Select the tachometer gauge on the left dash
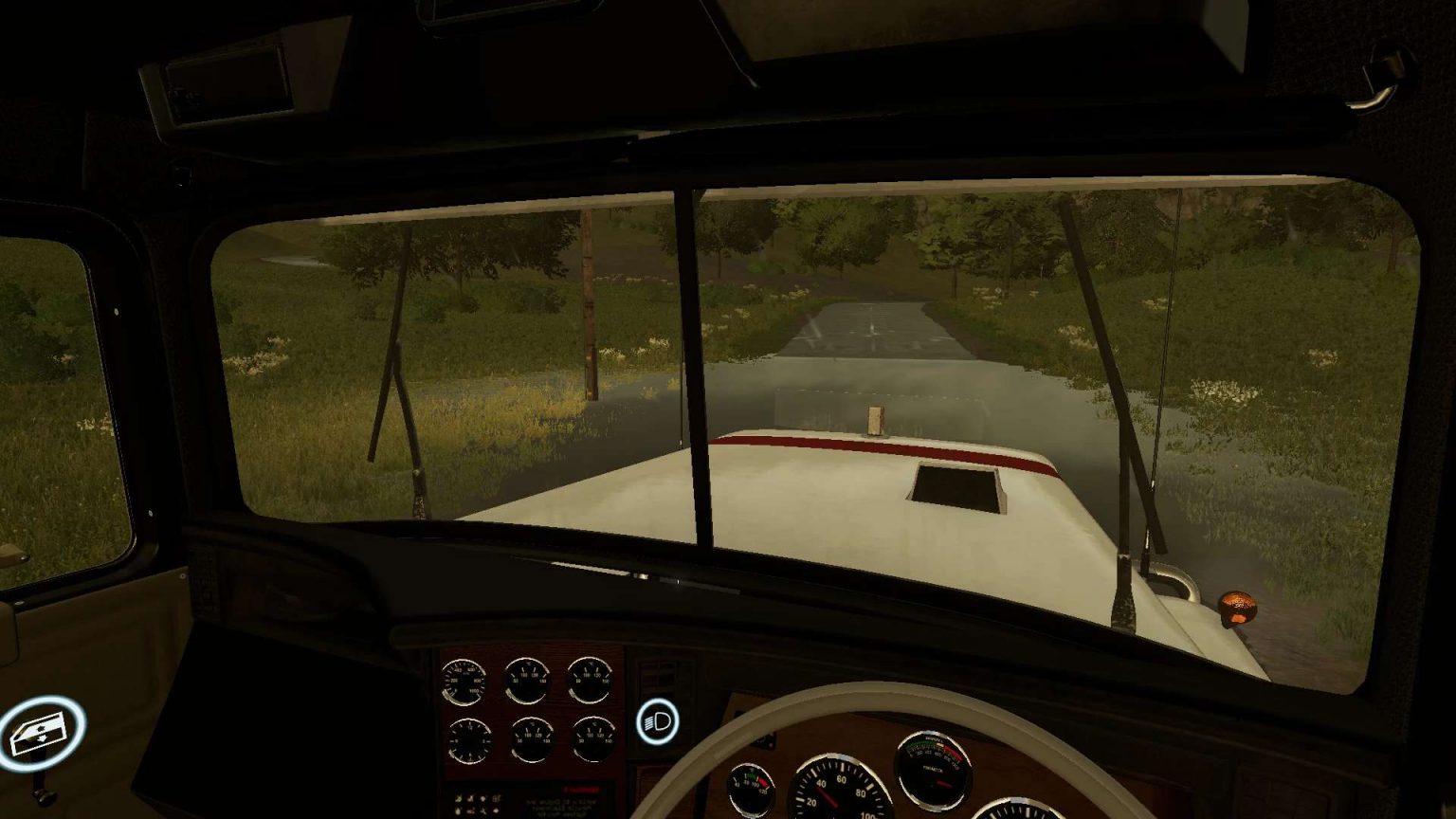Viewport: 1456px width, 819px height. (x=465, y=681)
